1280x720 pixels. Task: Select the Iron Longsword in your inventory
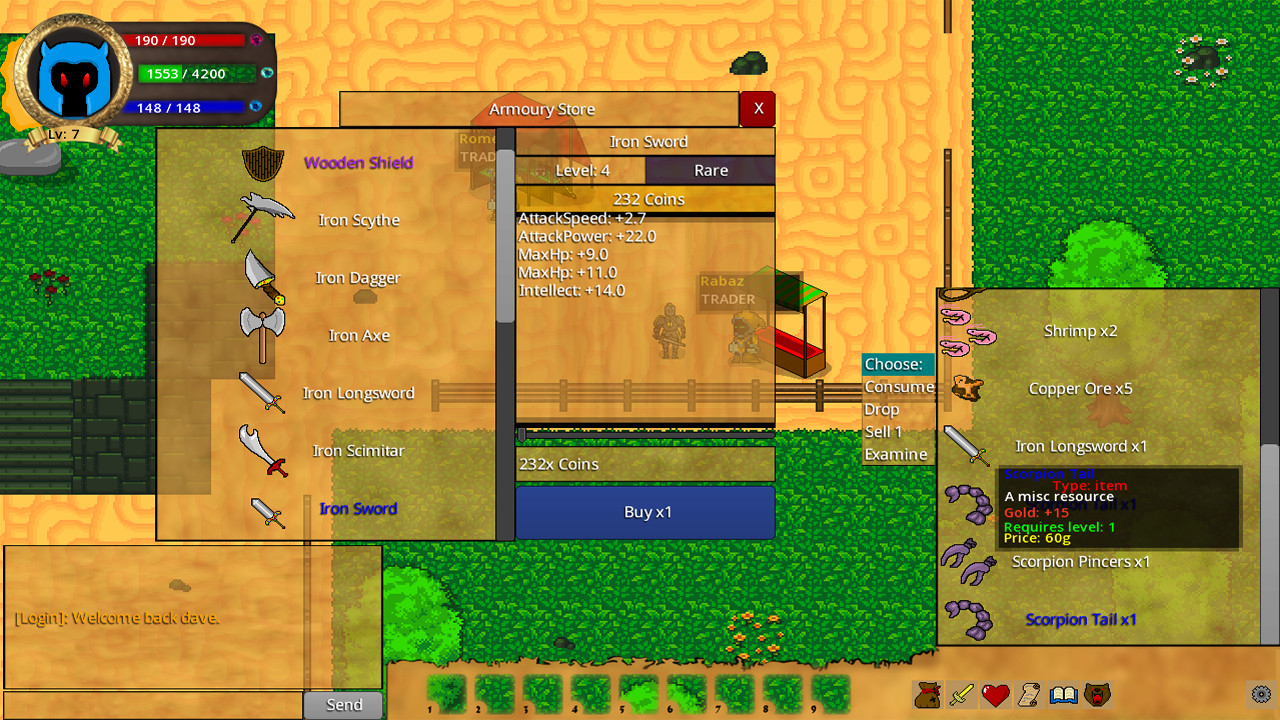tap(1080, 446)
